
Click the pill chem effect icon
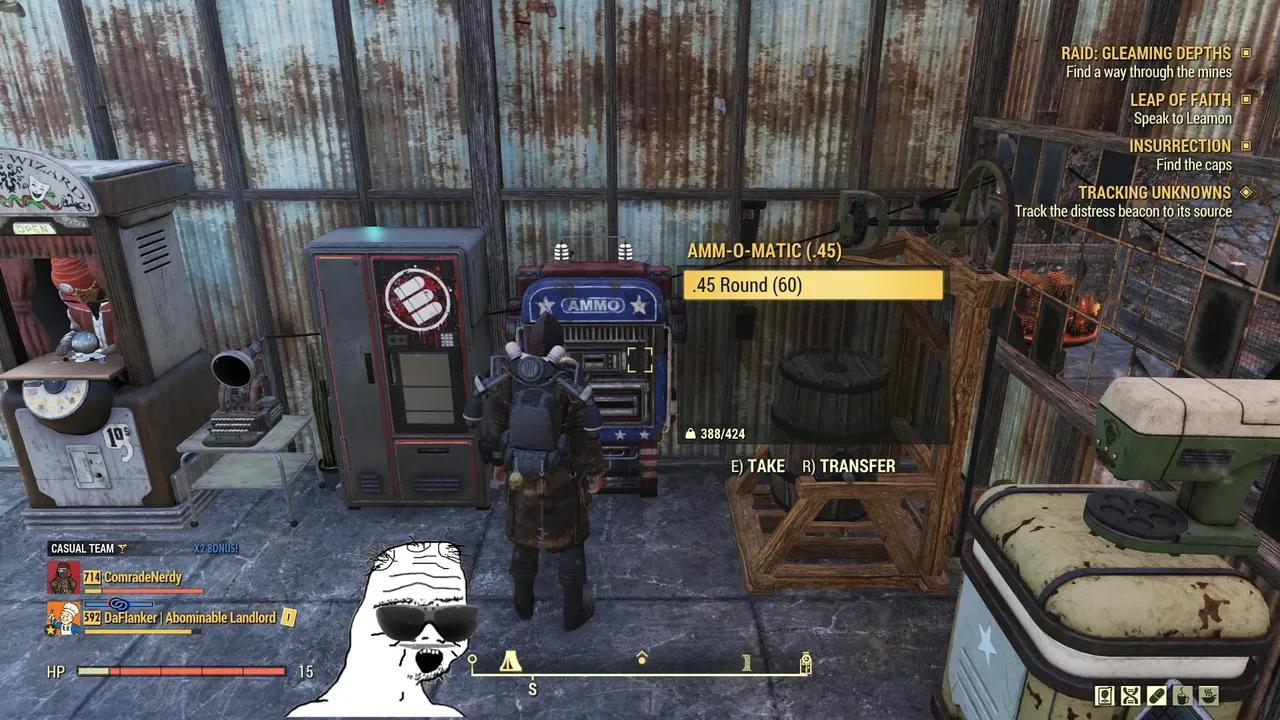tap(1157, 695)
